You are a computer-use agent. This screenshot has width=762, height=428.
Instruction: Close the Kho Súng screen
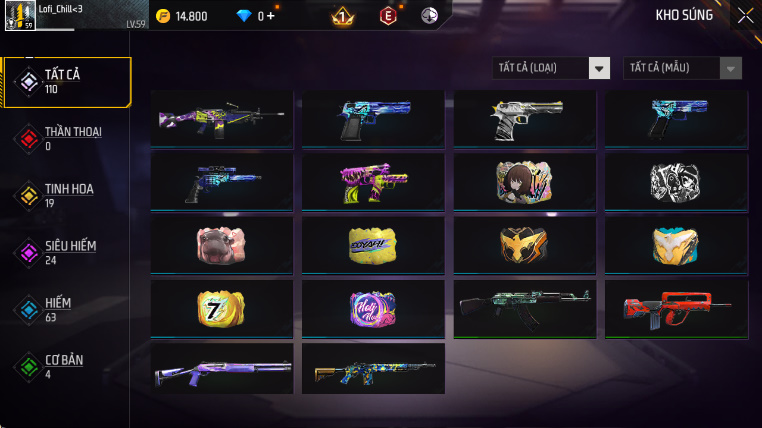745,15
